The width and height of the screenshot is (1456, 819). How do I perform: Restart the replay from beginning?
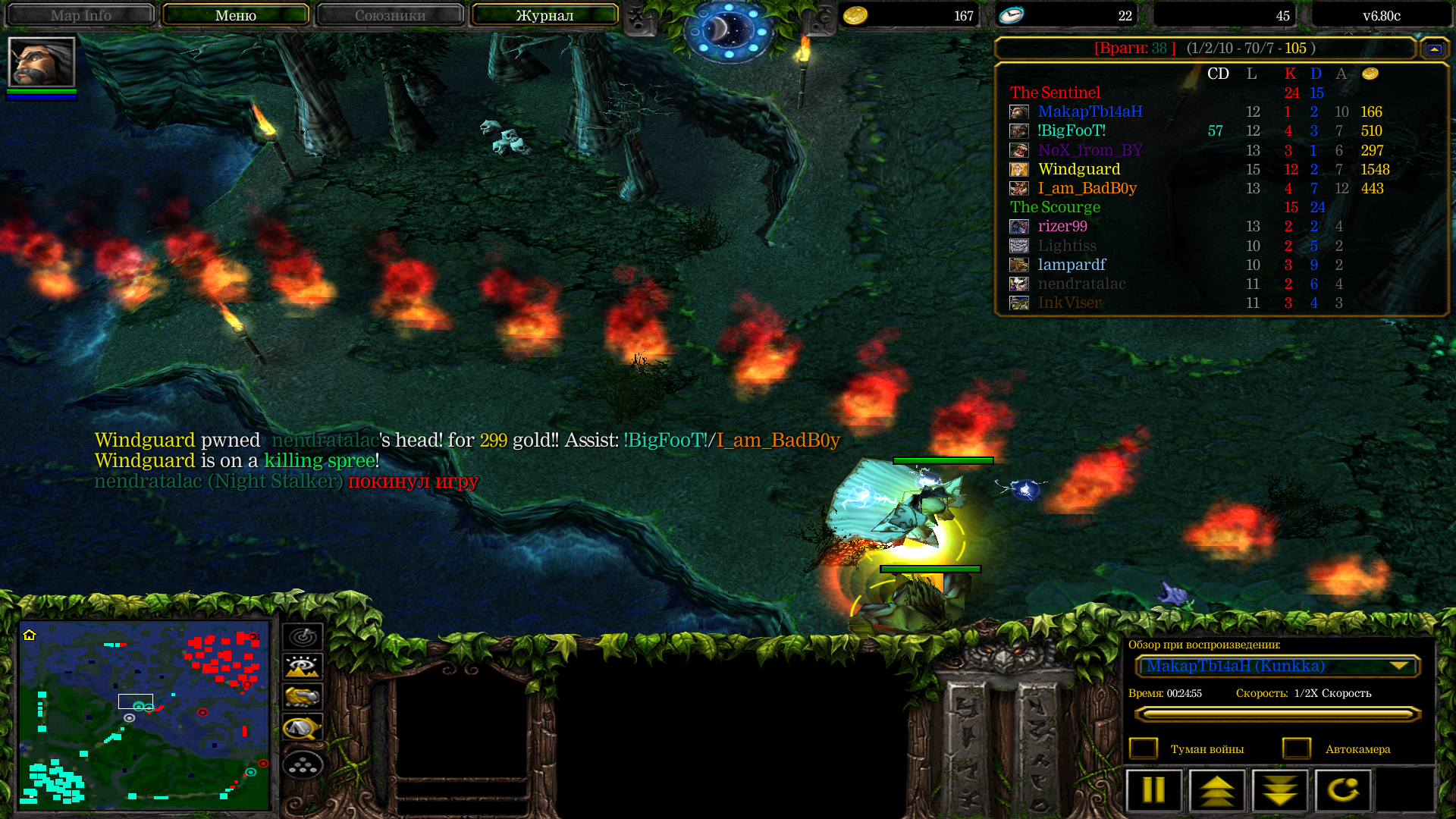(1343, 790)
